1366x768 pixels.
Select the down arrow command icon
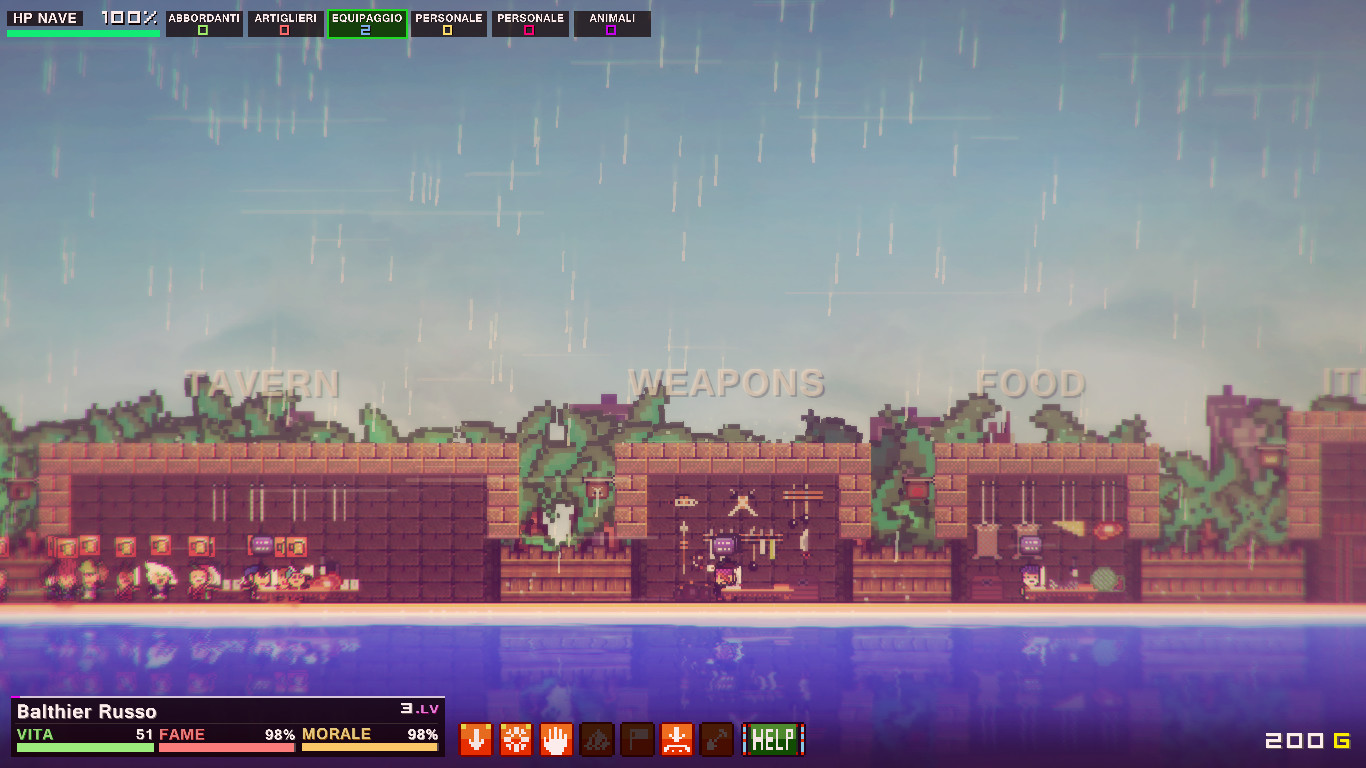pyautogui.click(x=475, y=740)
